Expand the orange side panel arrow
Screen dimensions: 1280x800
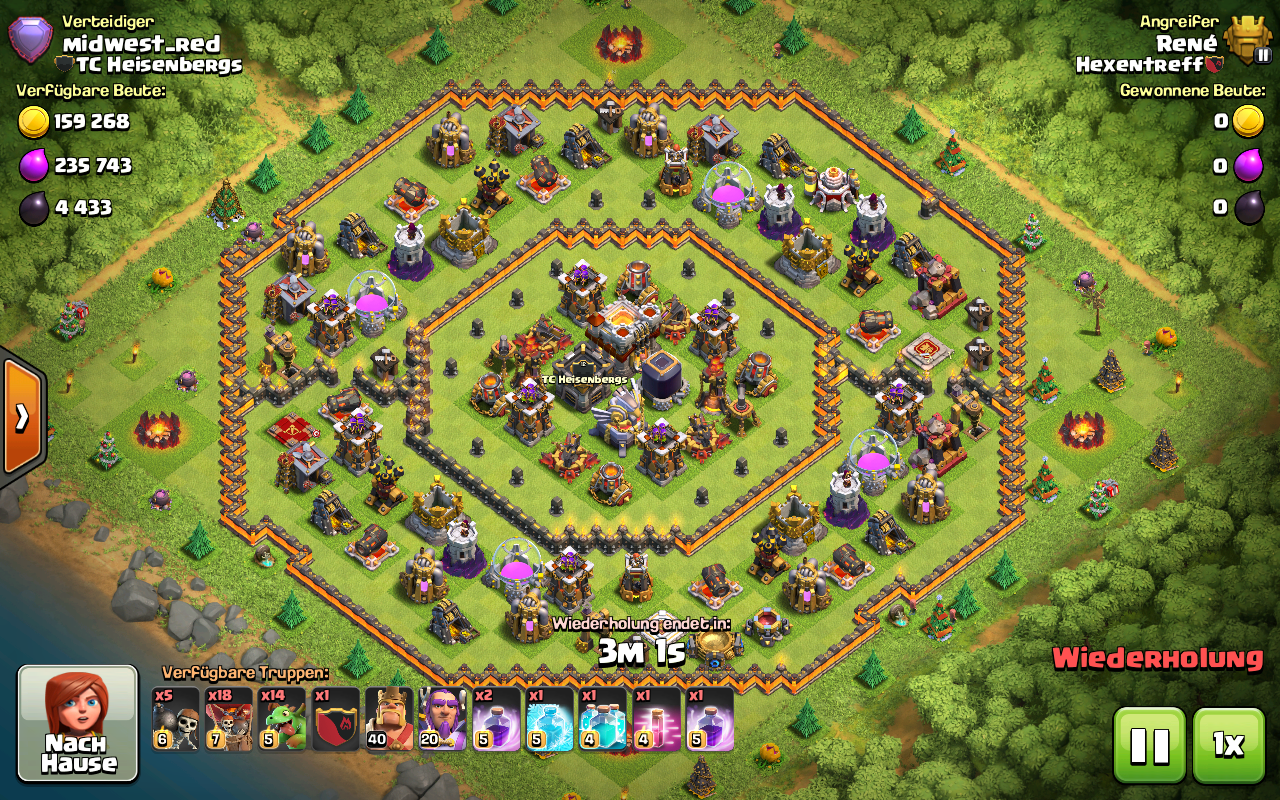coord(21,416)
